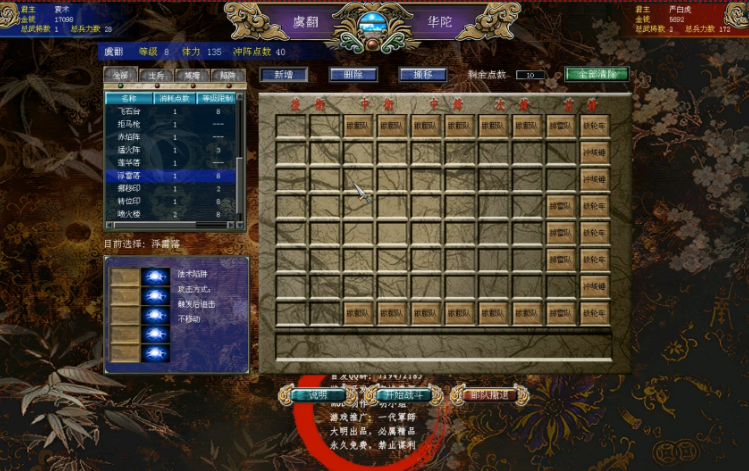
Task: Click the 新增 (add) button
Action: pyautogui.click(x=283, y=75)
